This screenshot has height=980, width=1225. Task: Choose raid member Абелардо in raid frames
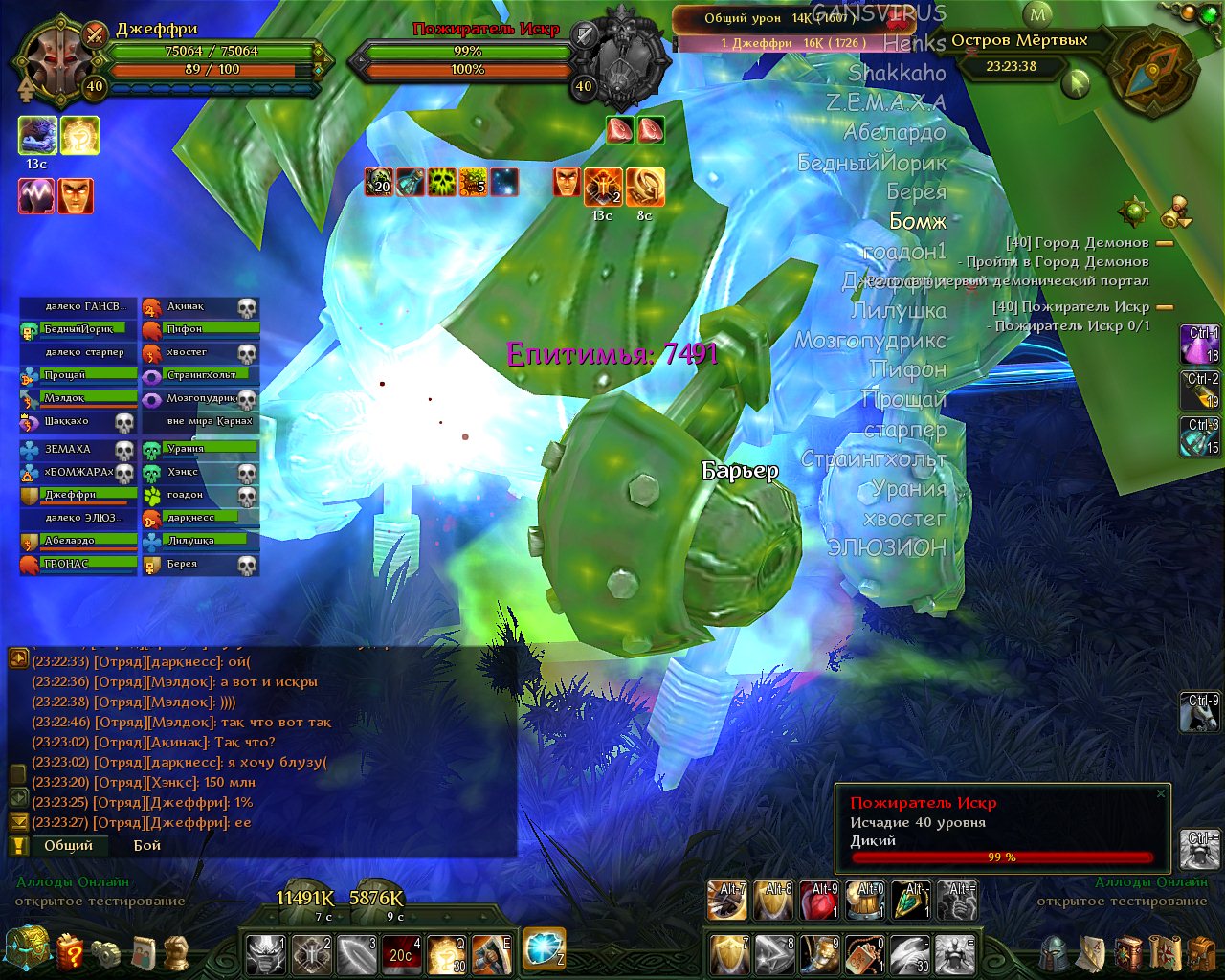coord(78,541)
